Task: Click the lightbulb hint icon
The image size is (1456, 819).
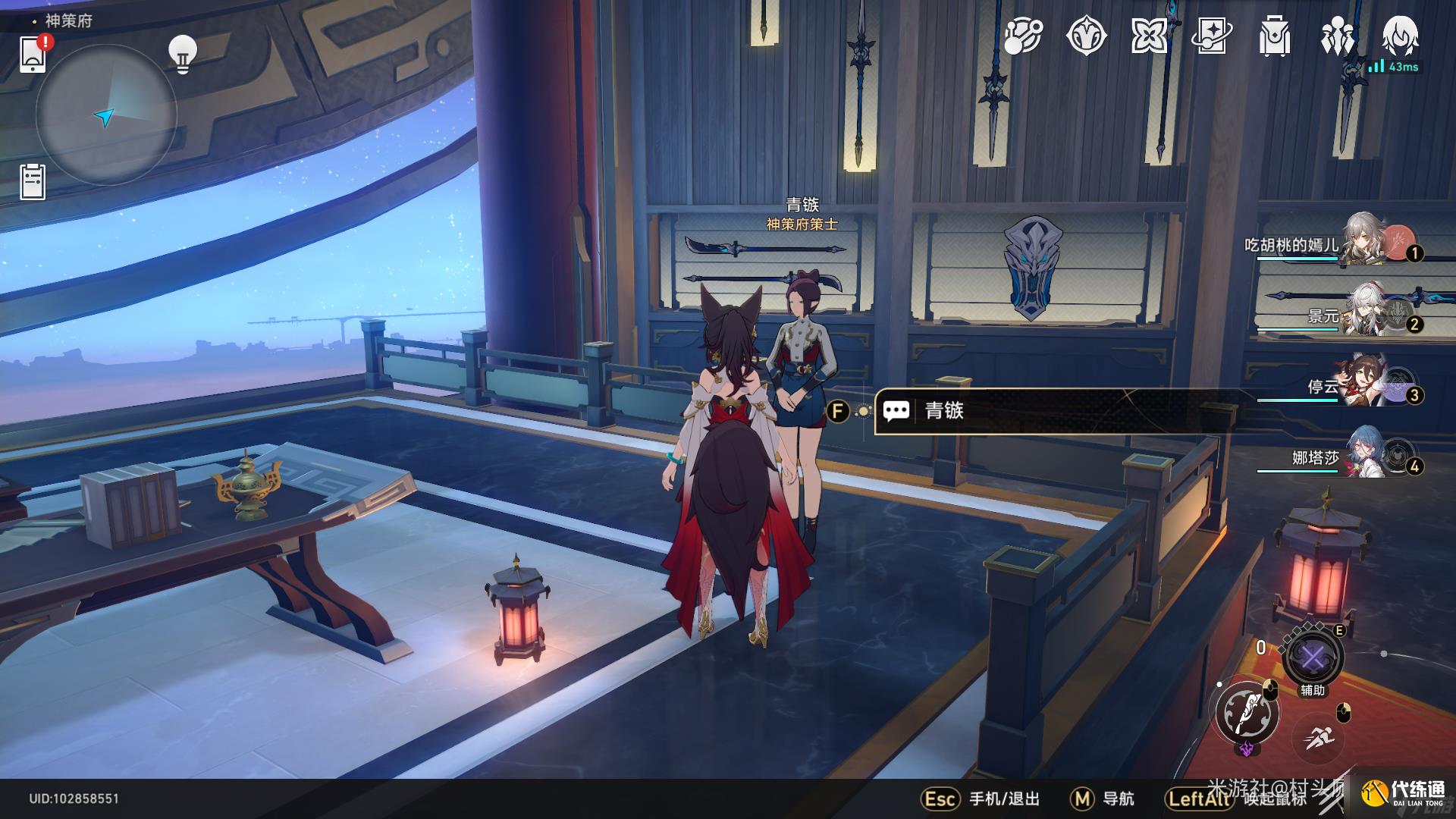Action: 182,53
